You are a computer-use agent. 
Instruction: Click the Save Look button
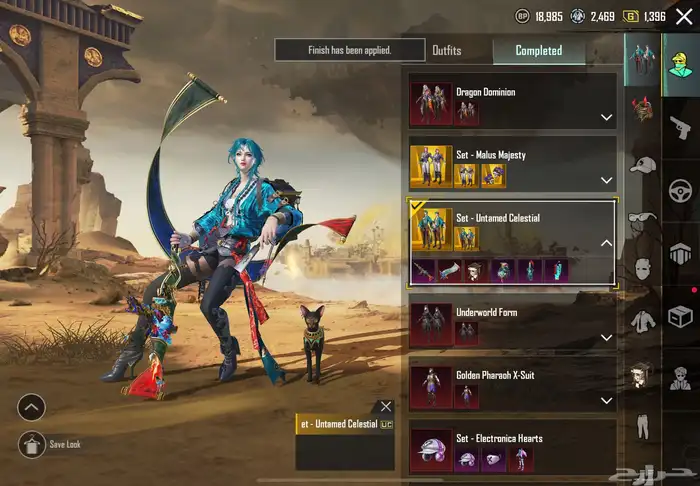pyautogui.click(x=32, y=444)
